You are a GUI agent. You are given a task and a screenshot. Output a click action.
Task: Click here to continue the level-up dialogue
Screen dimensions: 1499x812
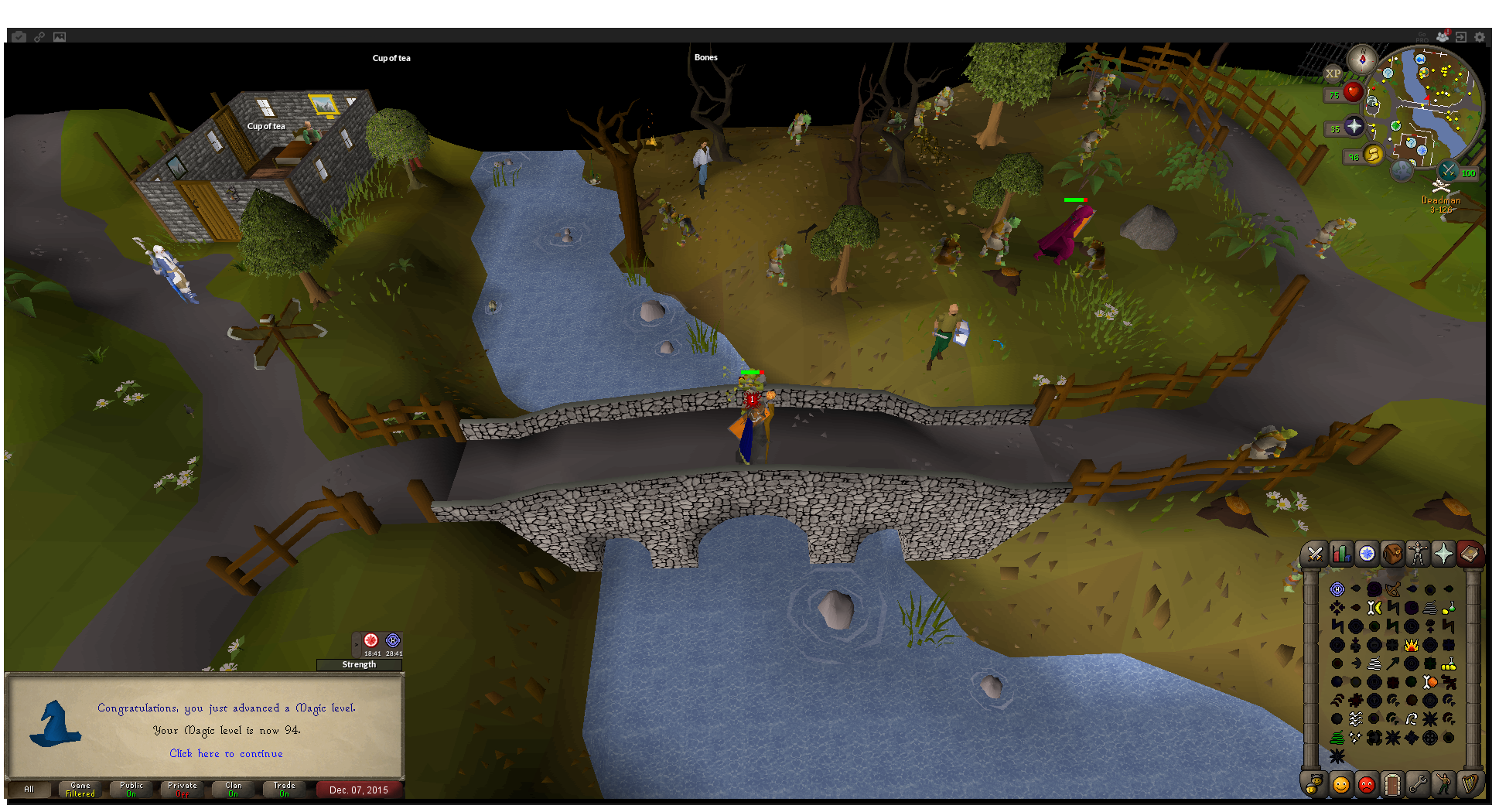pyautogui.click(x=226, y=753)
